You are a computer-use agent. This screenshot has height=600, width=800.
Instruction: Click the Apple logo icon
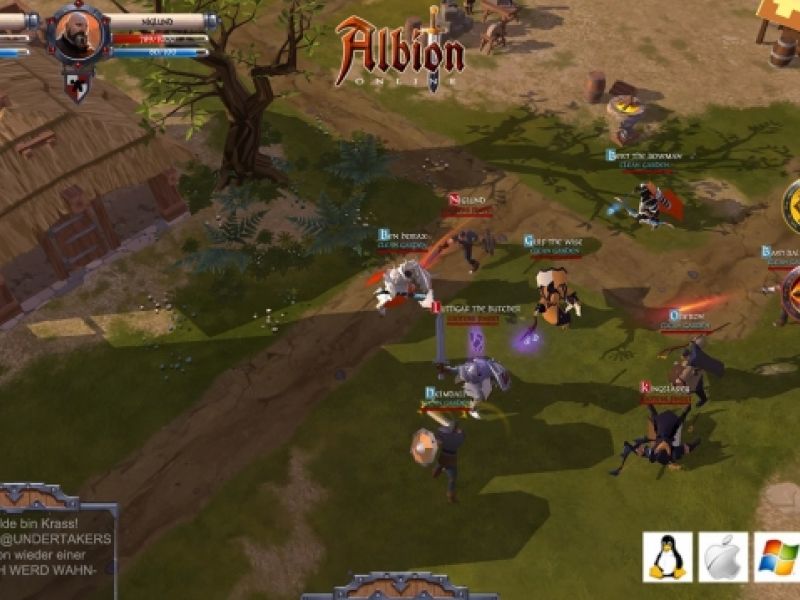722,556
